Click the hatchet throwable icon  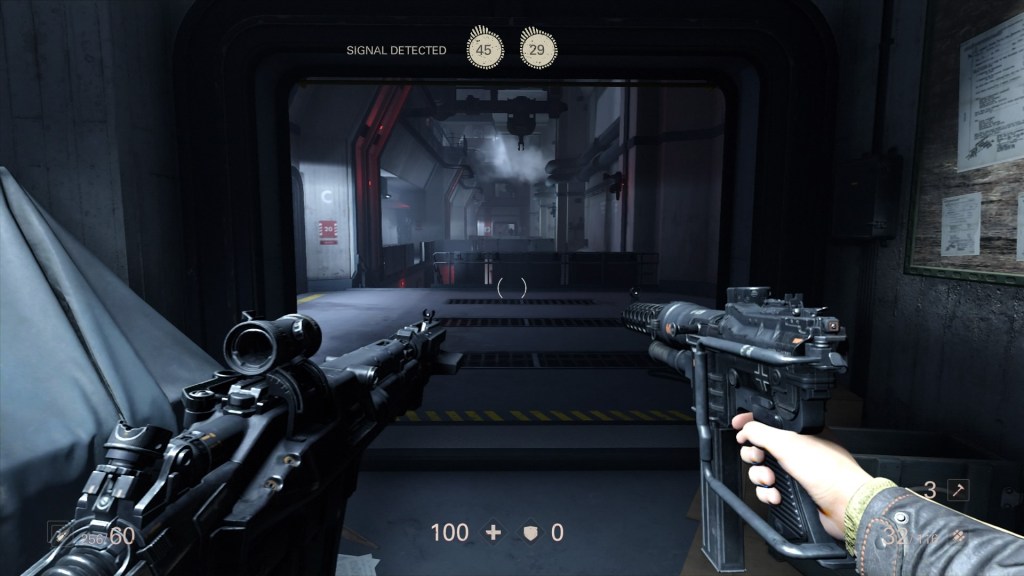tap(958, 490)
